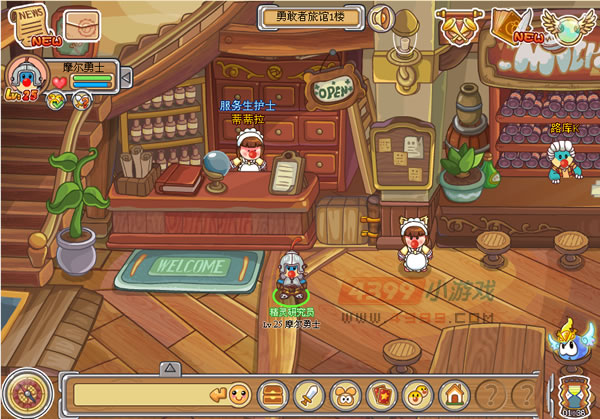This screenshot has width=600, height=419.
Task: Click the winged orb icon
Action: point(568,26)
